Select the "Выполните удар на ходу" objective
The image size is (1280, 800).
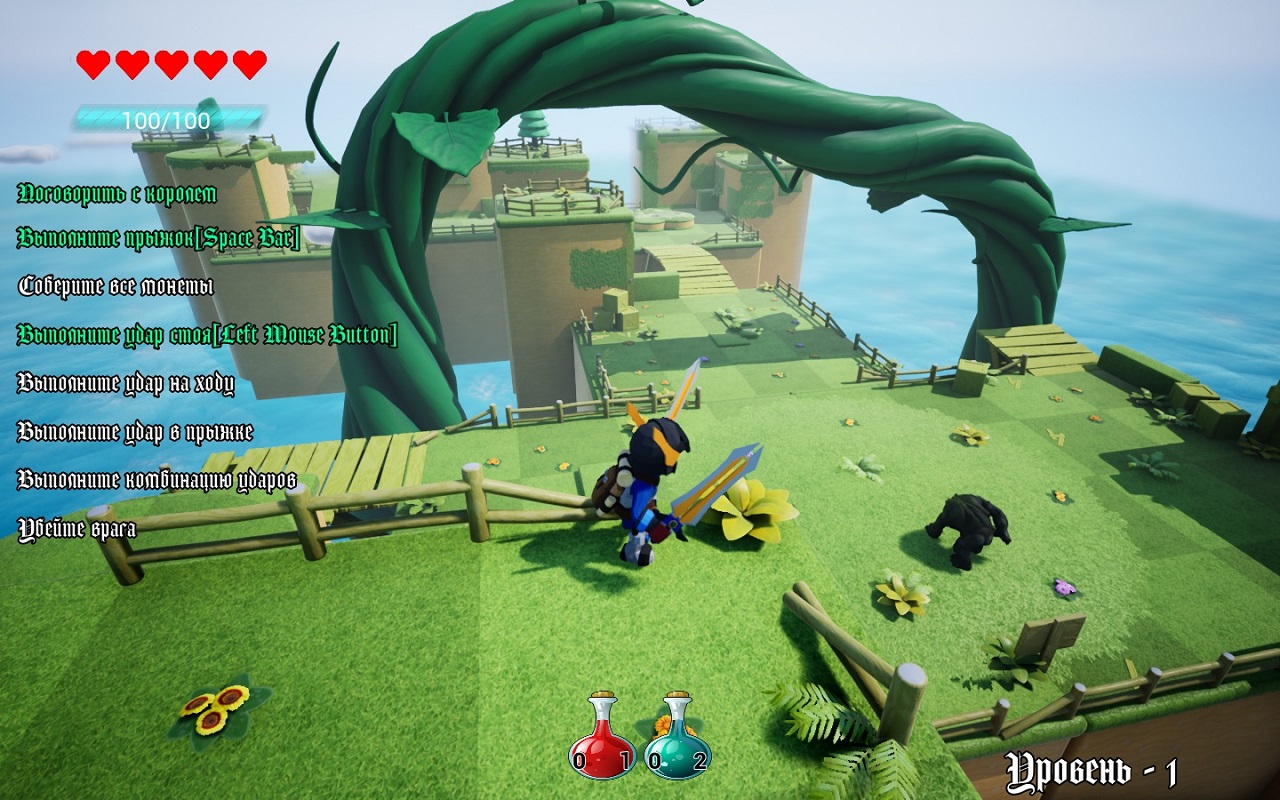click(126, 383)
